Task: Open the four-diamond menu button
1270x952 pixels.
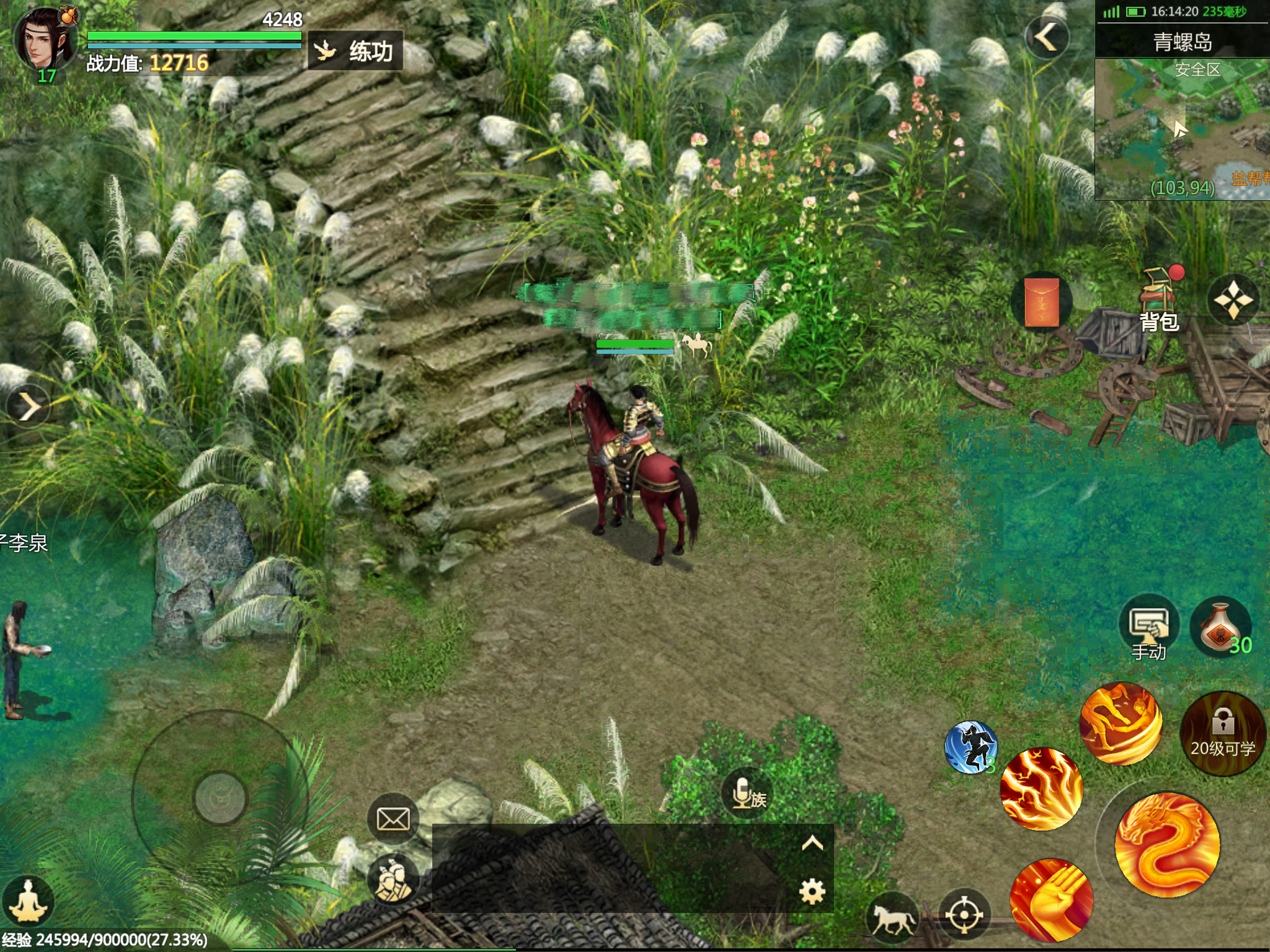Action: [x=1233, y=301]
